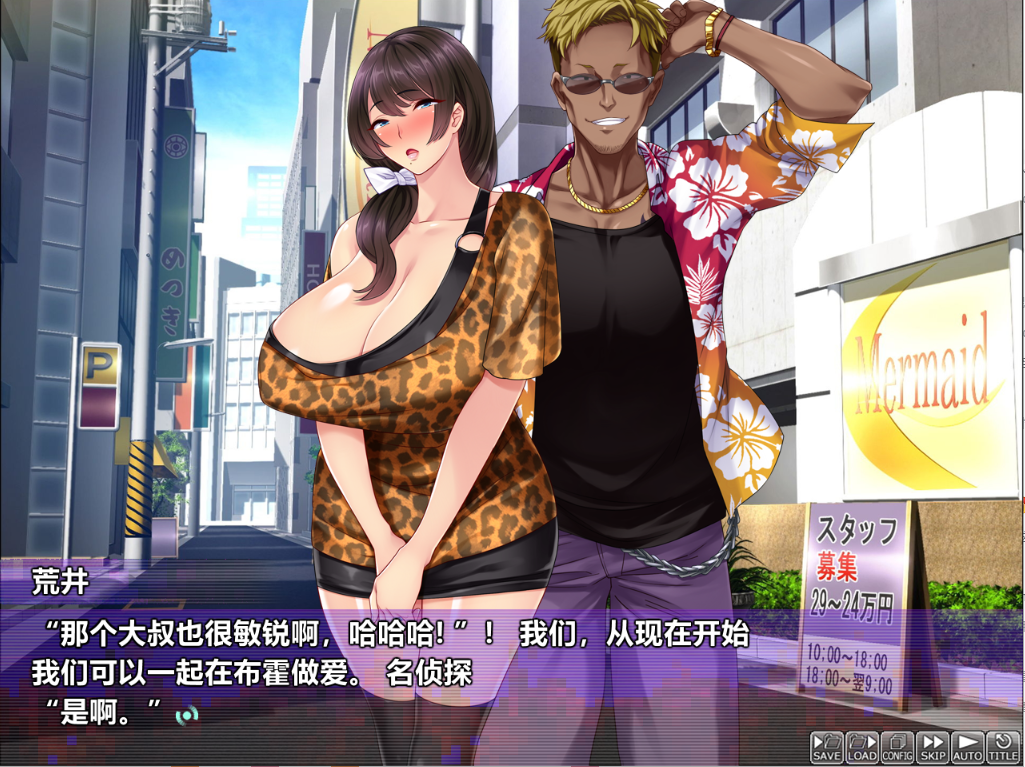The image size is (1025, 767).
Task: Toggle AUTO dialogue advance
Action: [x=967, y=747]
